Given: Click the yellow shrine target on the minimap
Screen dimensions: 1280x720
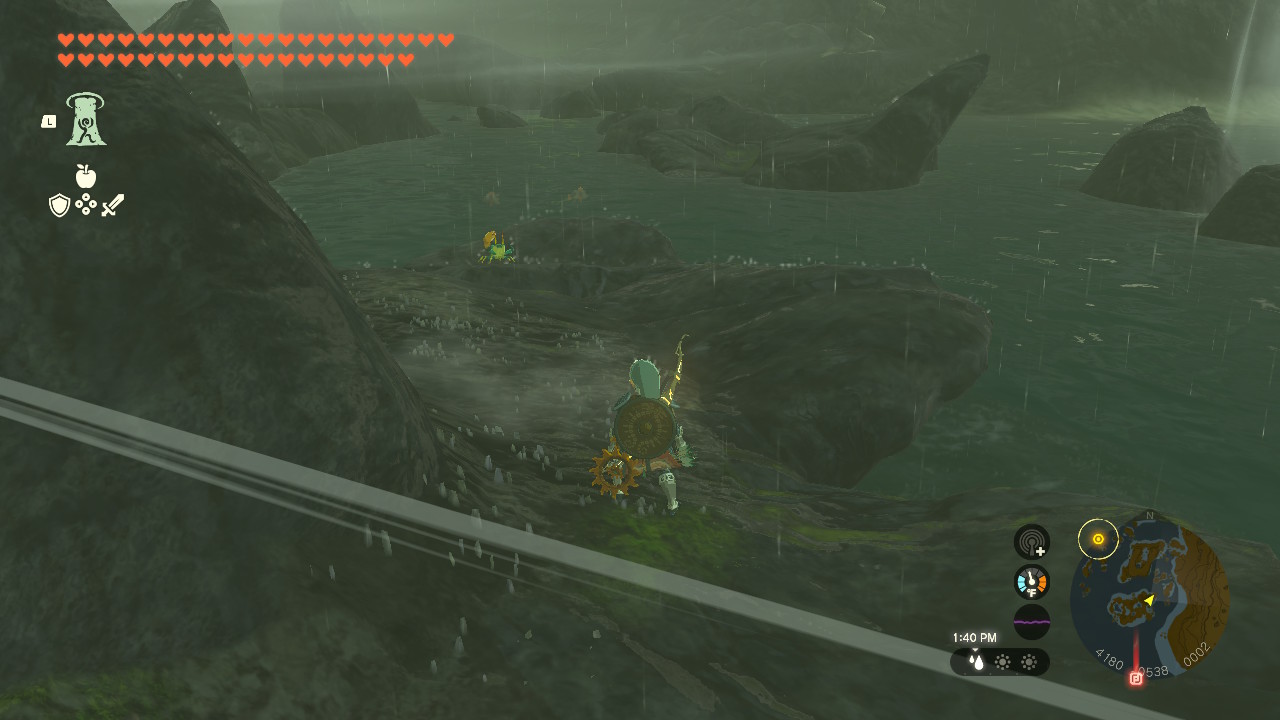Looking at the screenshot, I should click(x=1098, y=540).
